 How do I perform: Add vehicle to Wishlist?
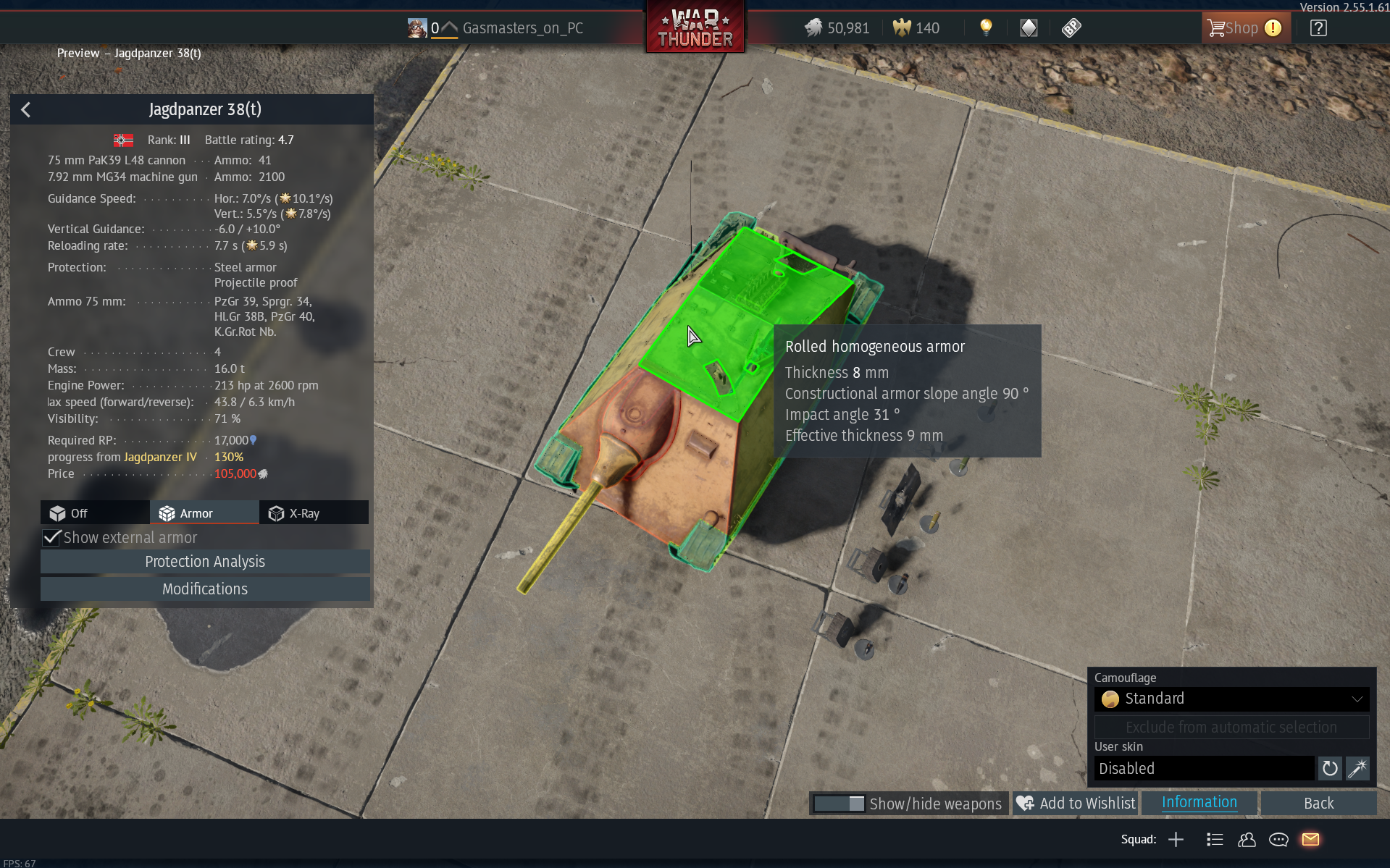coord(1076,804)
